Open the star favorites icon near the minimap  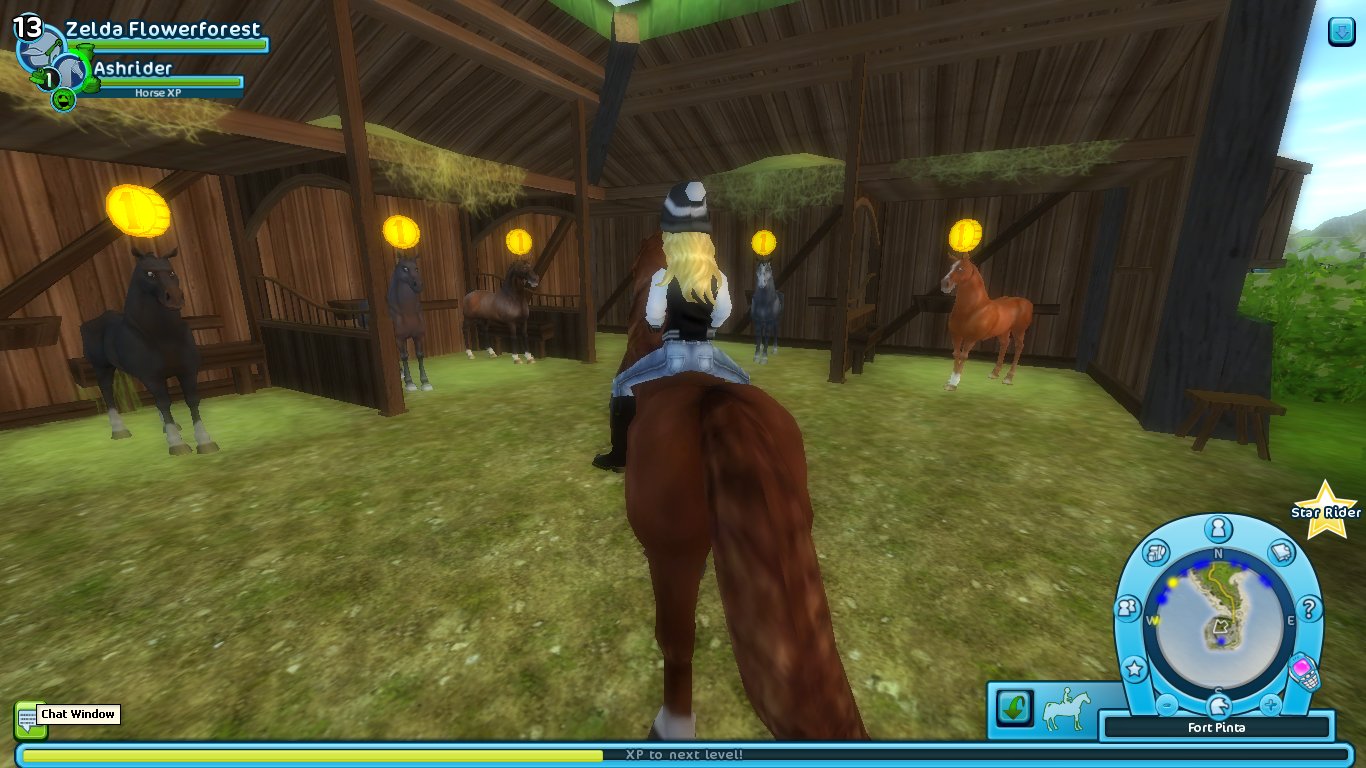click(1134, 668)
